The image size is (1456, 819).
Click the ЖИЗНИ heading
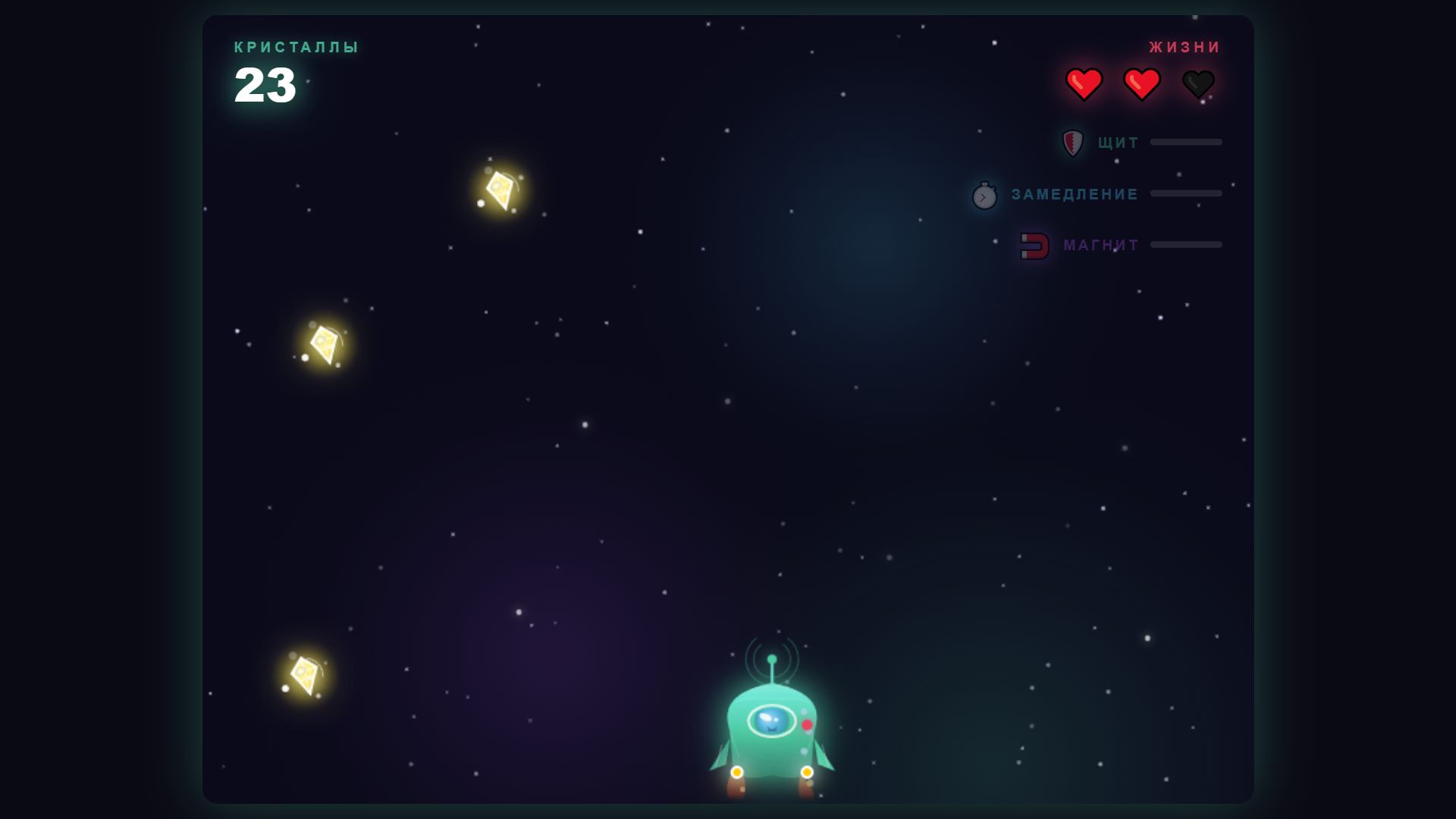(x=1184, y=47)
